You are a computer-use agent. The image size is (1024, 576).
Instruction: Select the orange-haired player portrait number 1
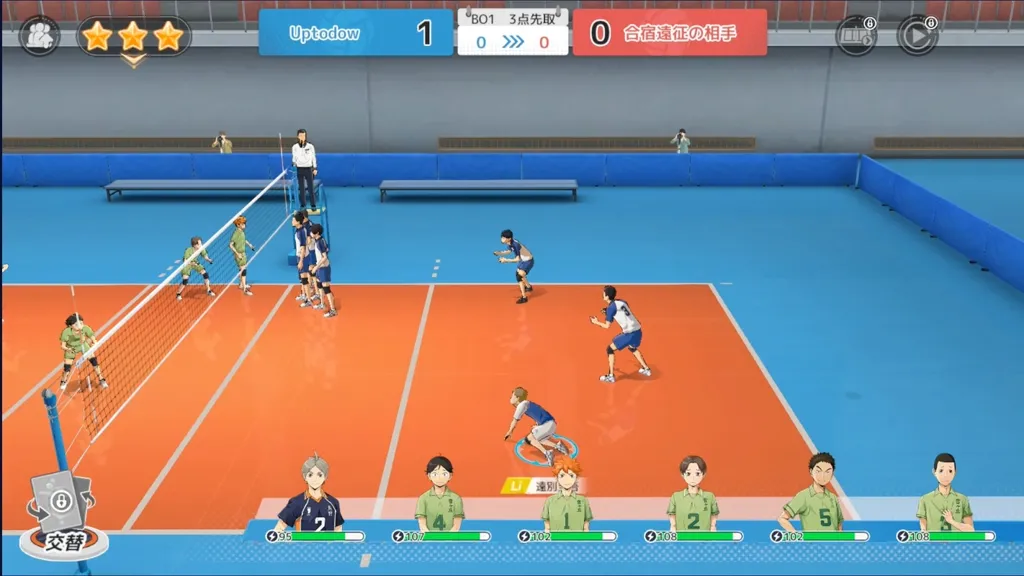(566, 497)
